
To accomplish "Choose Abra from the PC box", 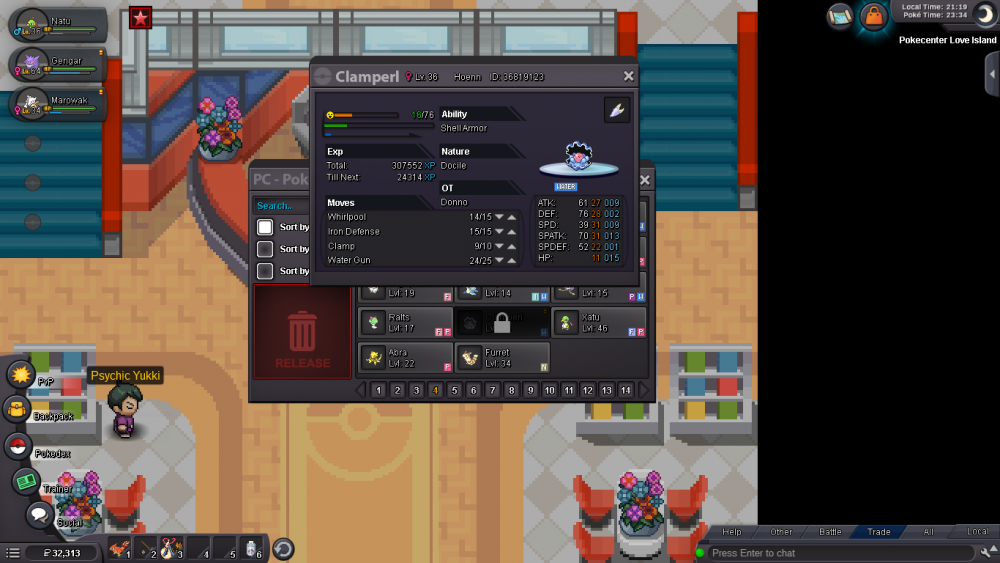I will (x=406, y=357).
